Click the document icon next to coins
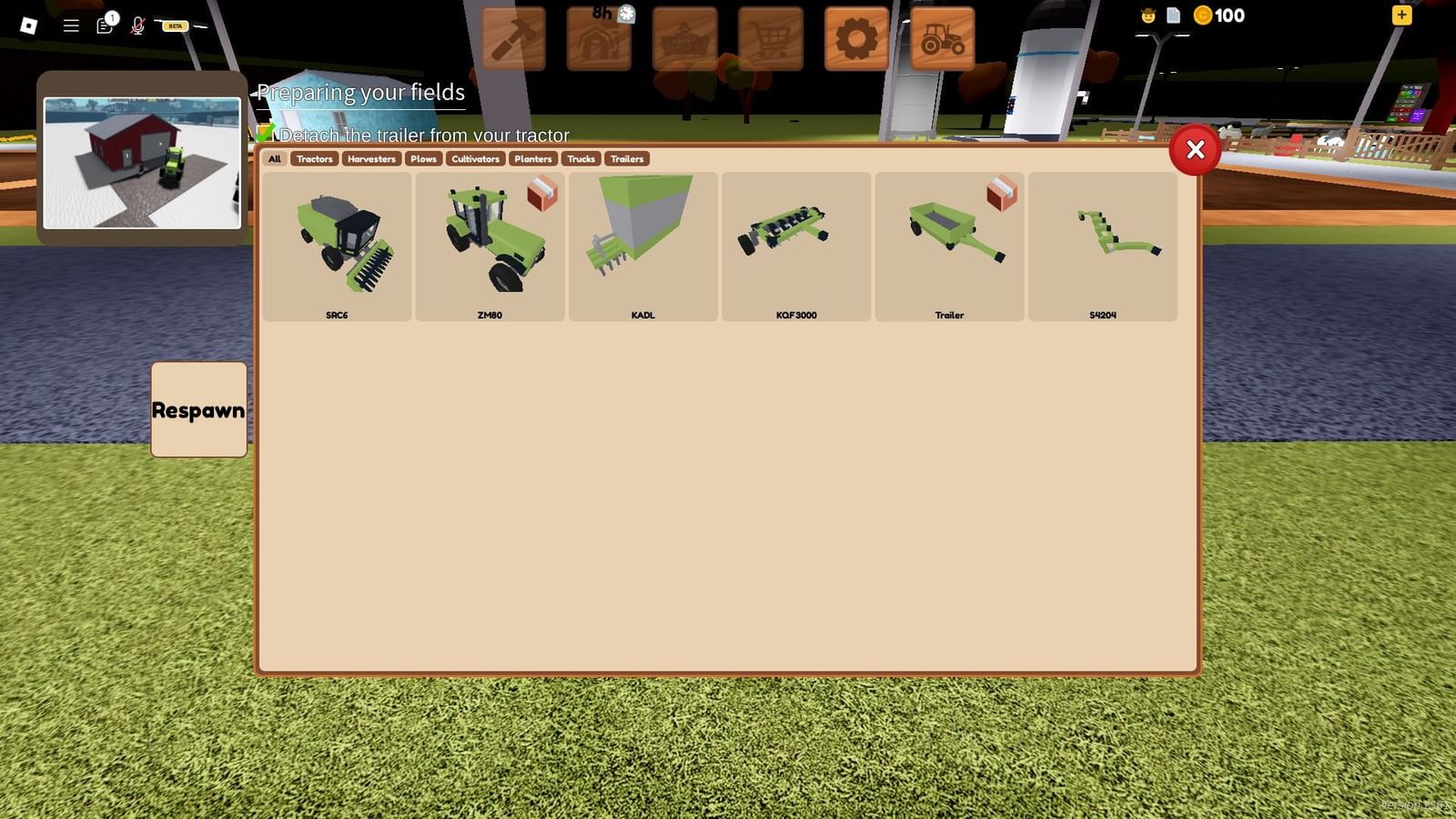1456x819 pixels. tap(1174, 15)
